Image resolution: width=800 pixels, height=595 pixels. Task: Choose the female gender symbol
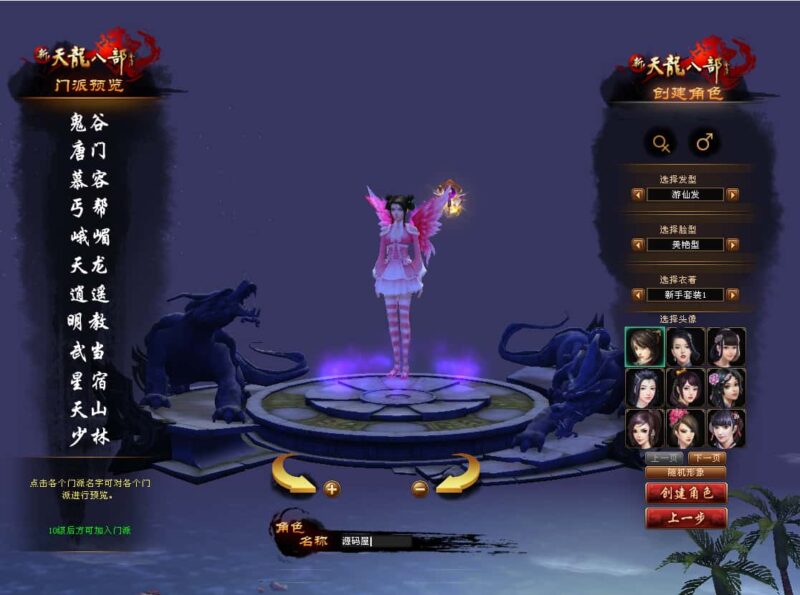[661, 143]
